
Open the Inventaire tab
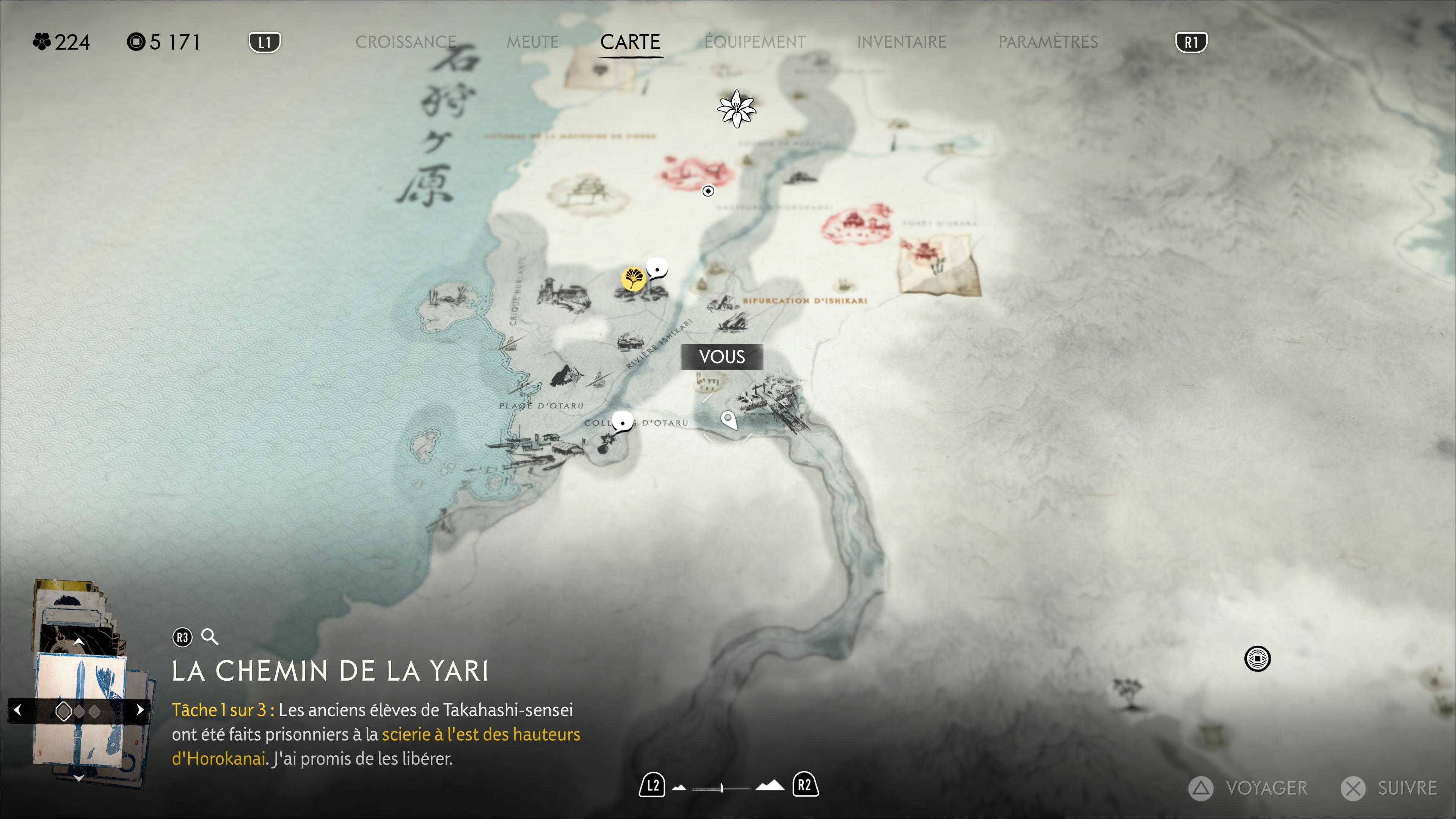click(x=901, y=42)
